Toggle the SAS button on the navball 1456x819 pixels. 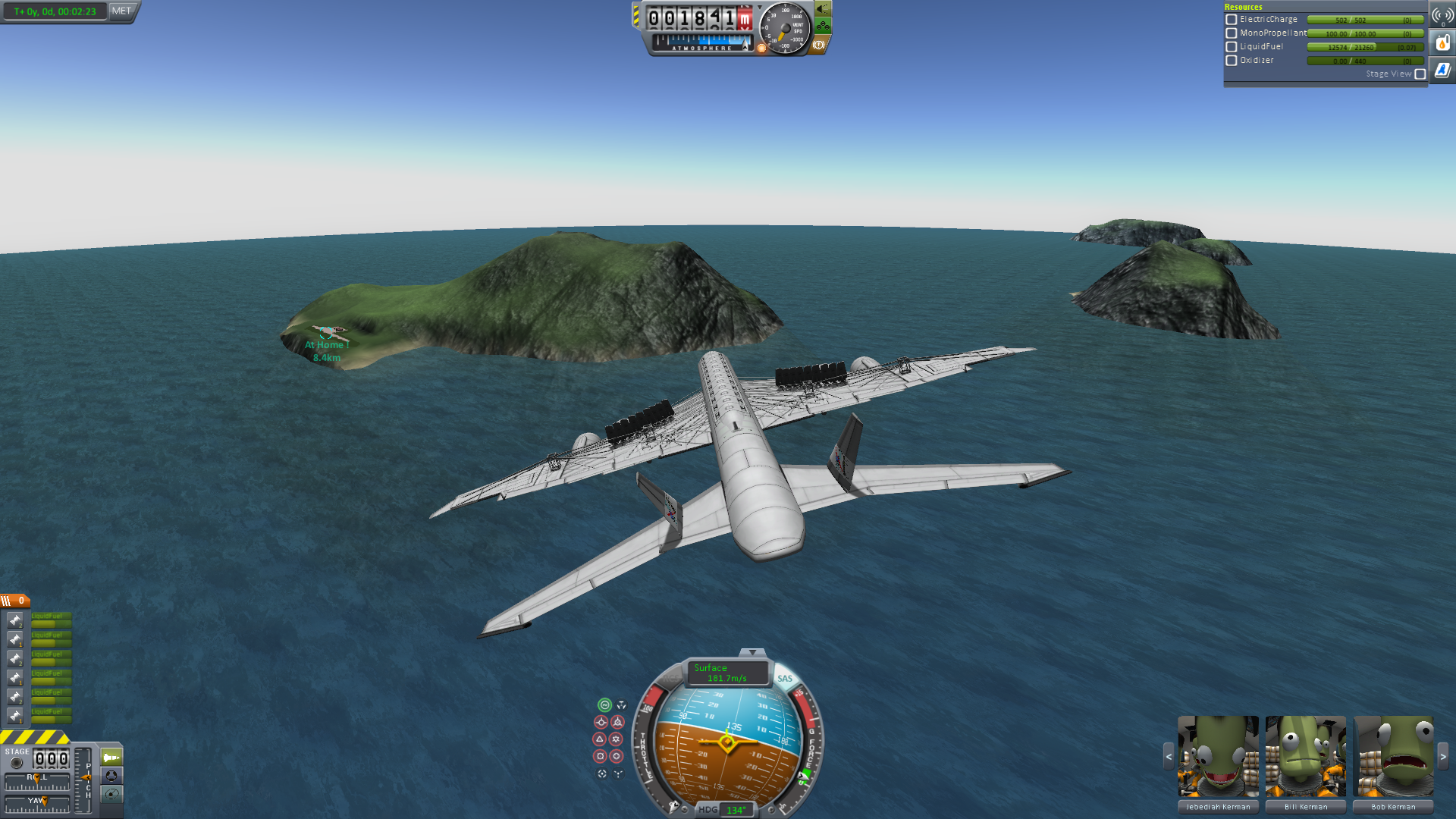pyautogui.click(x=785, y=679)
